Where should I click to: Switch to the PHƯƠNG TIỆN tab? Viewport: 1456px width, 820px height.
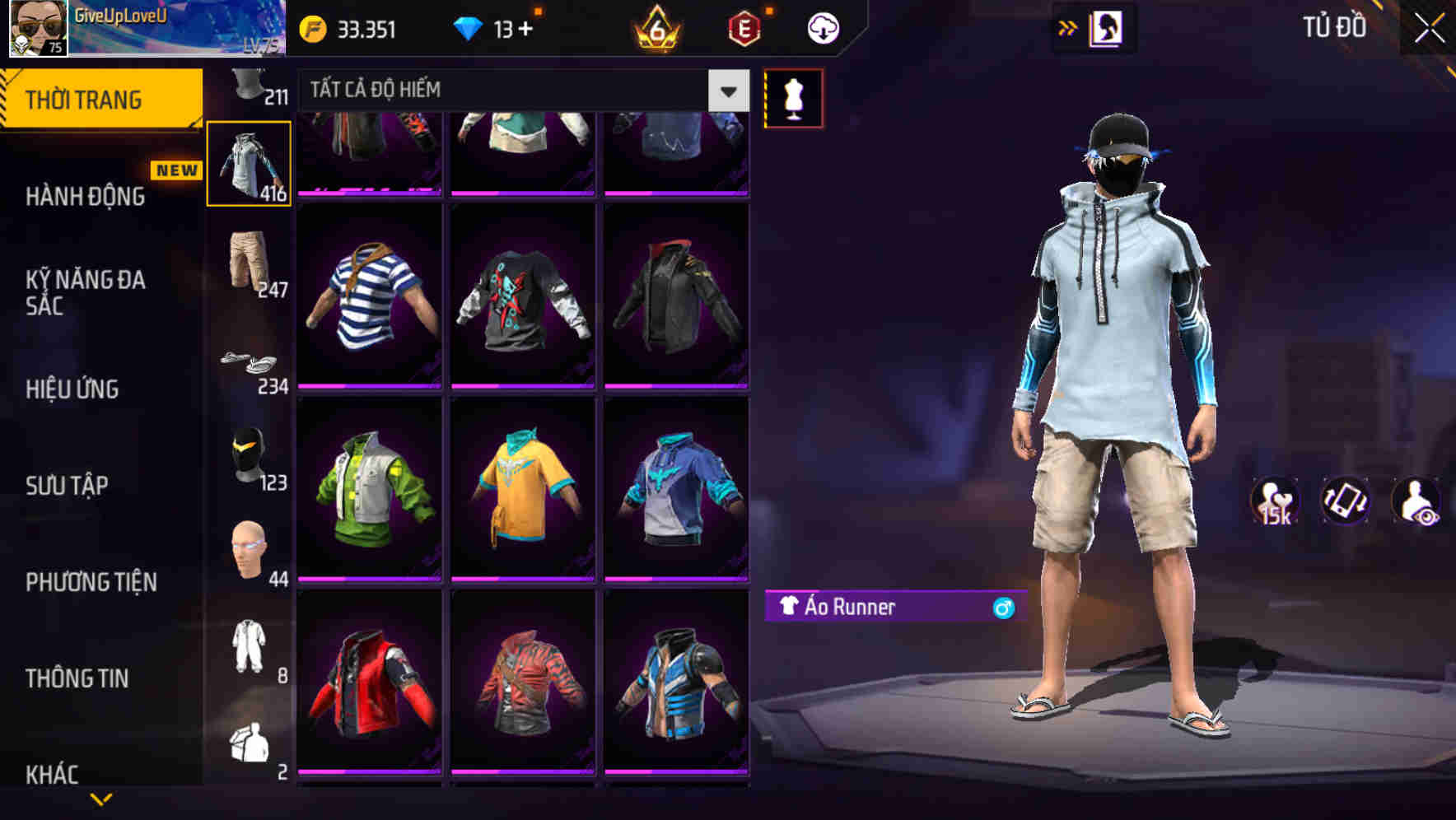91,581
